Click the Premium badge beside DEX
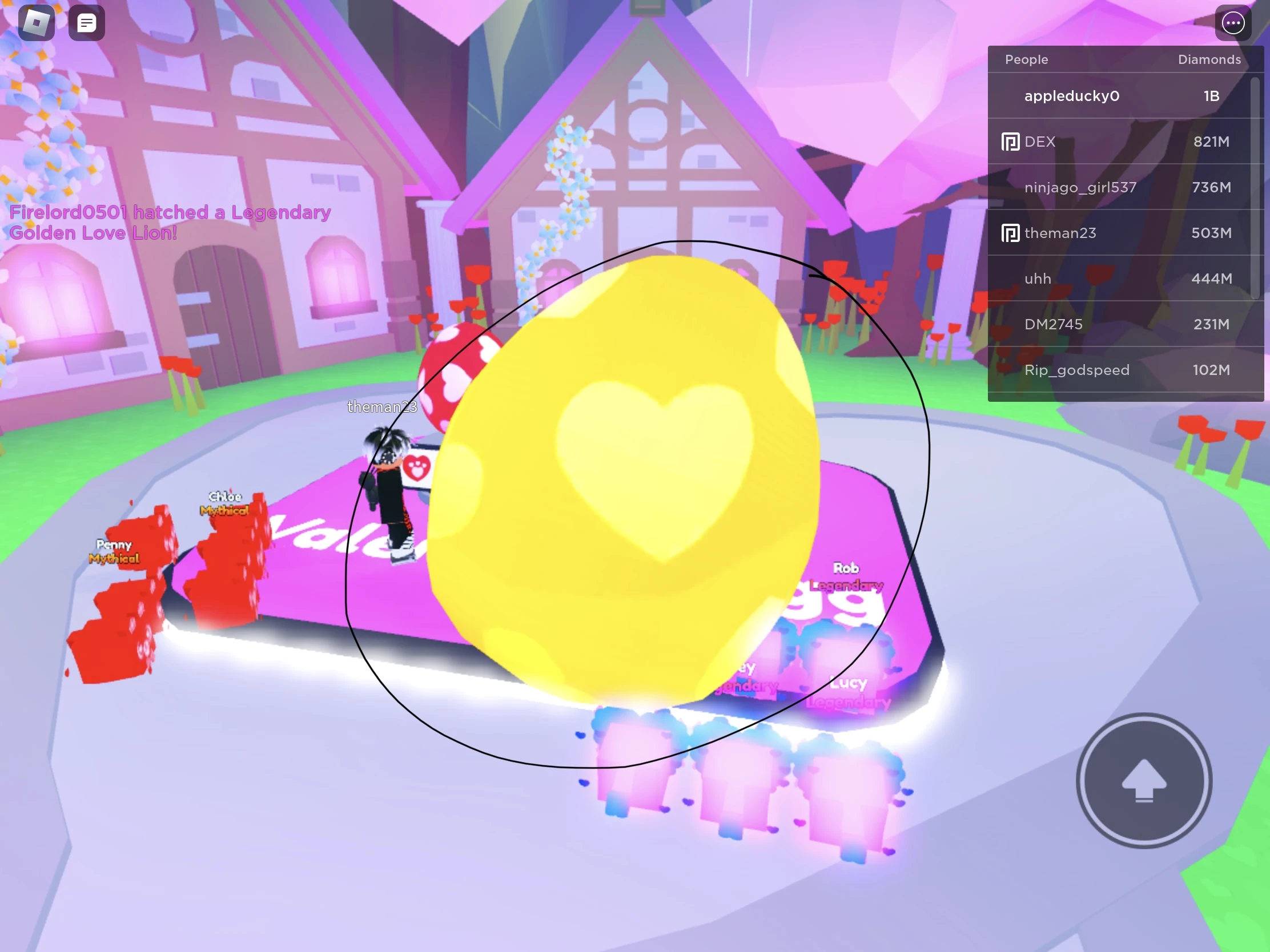1270x952 pixels. pyautogui.click(x=1011, y=141)
